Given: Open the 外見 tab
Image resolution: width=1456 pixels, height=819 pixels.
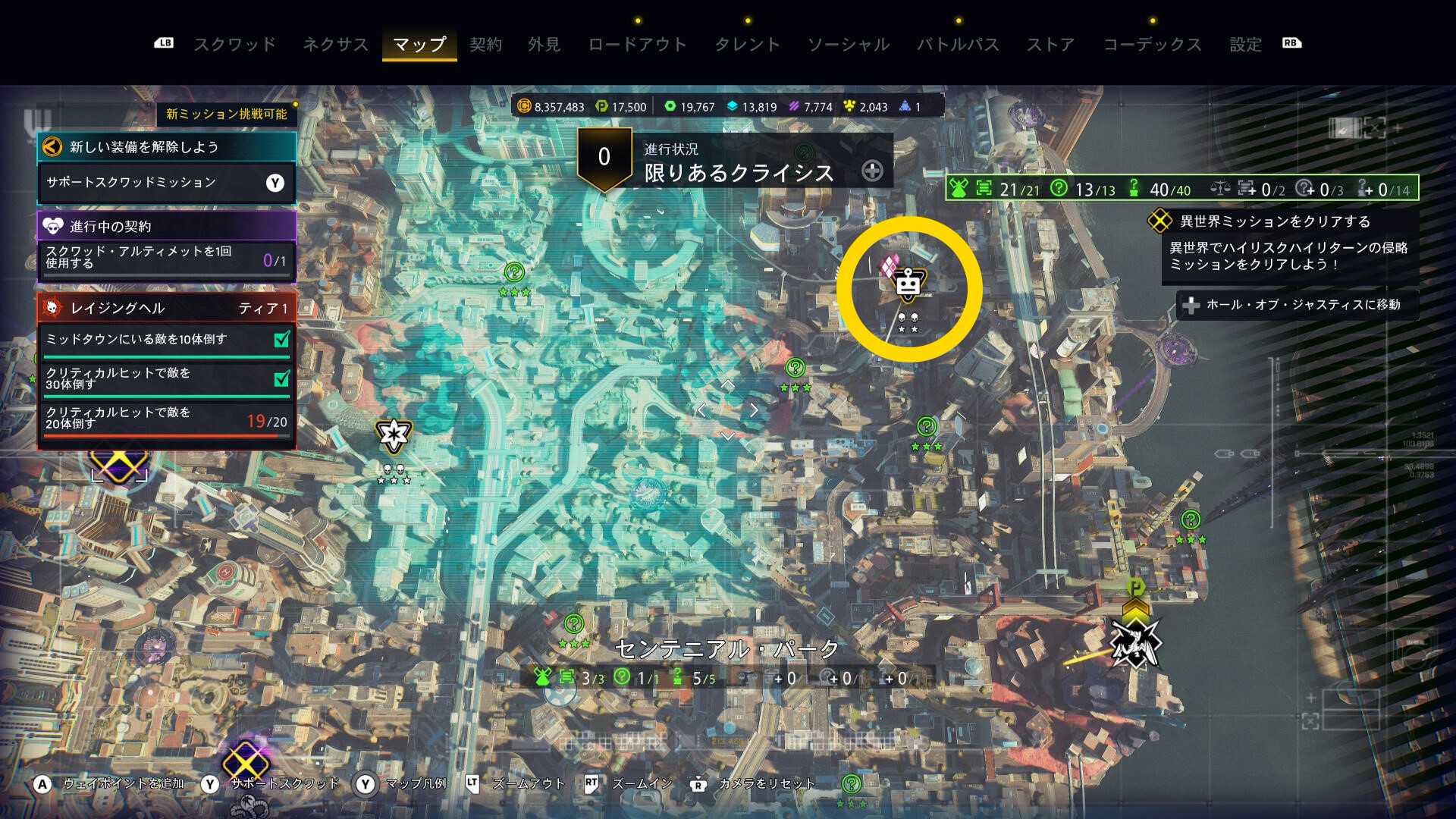Looking at the screenshot, I should point(544,44).
